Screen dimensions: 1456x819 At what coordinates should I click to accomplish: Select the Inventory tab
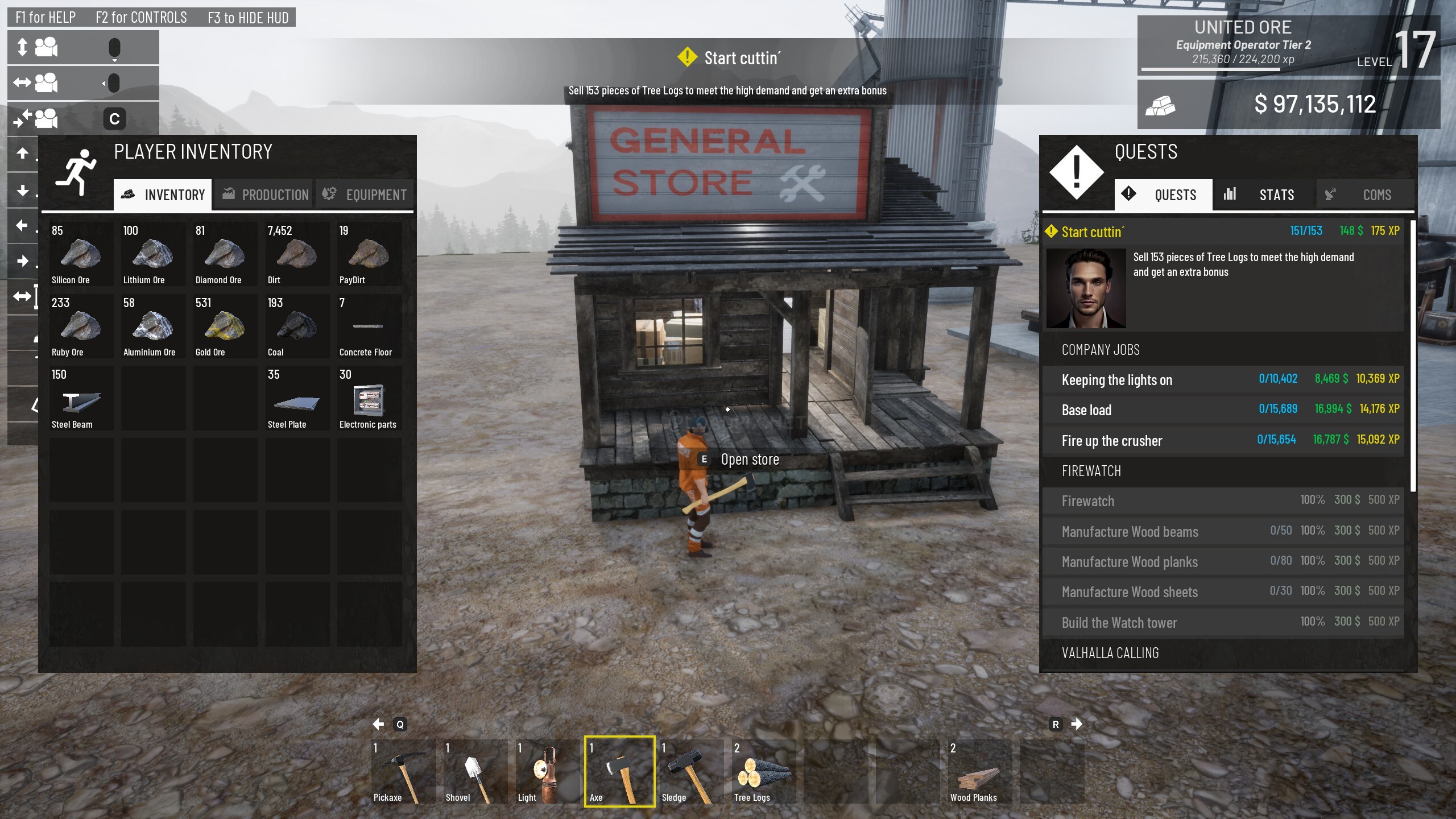click(163, 195)
